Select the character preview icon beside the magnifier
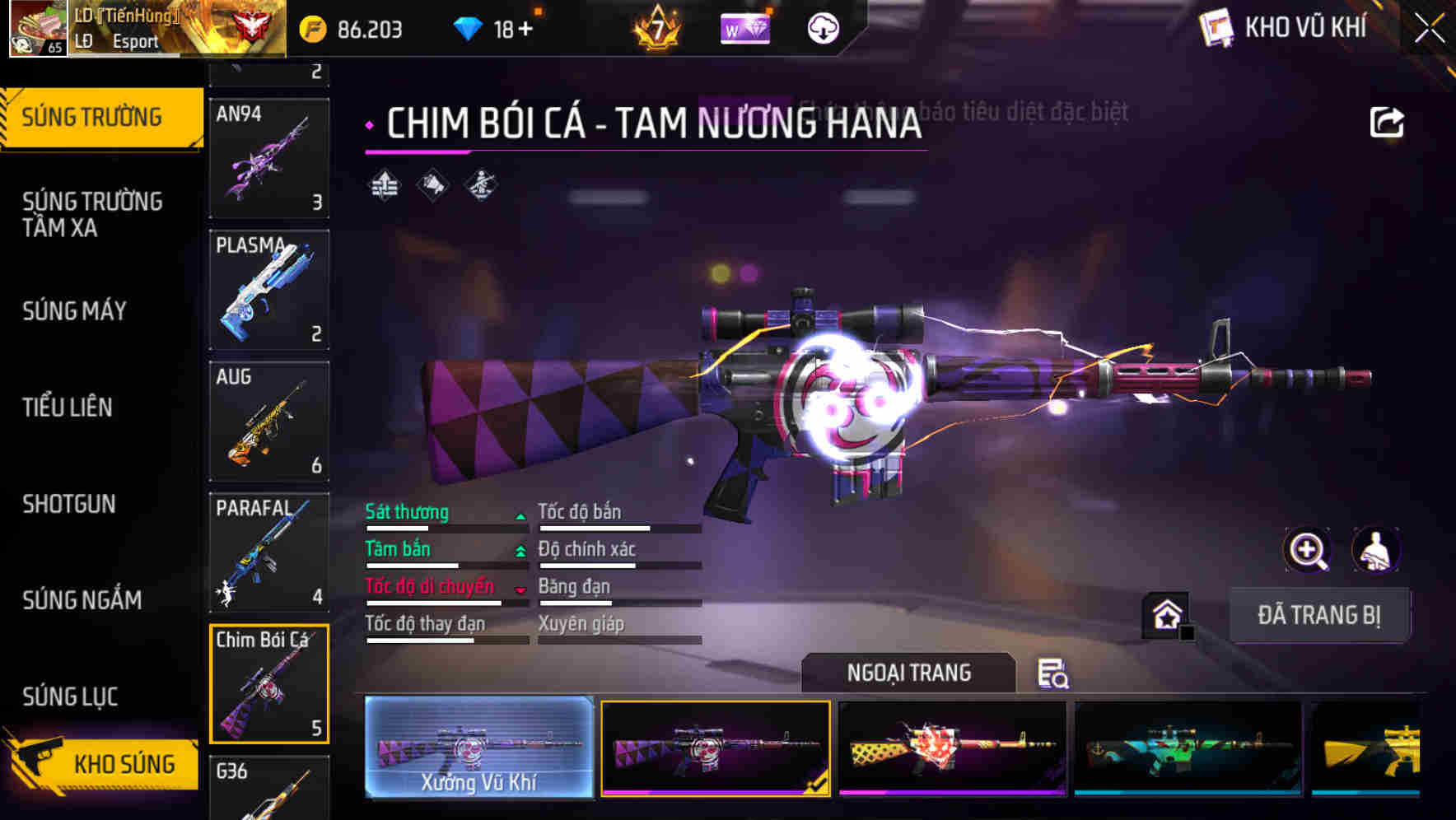The width and height of the screenshot is (1456, 820). click(x=1377, y=550)
